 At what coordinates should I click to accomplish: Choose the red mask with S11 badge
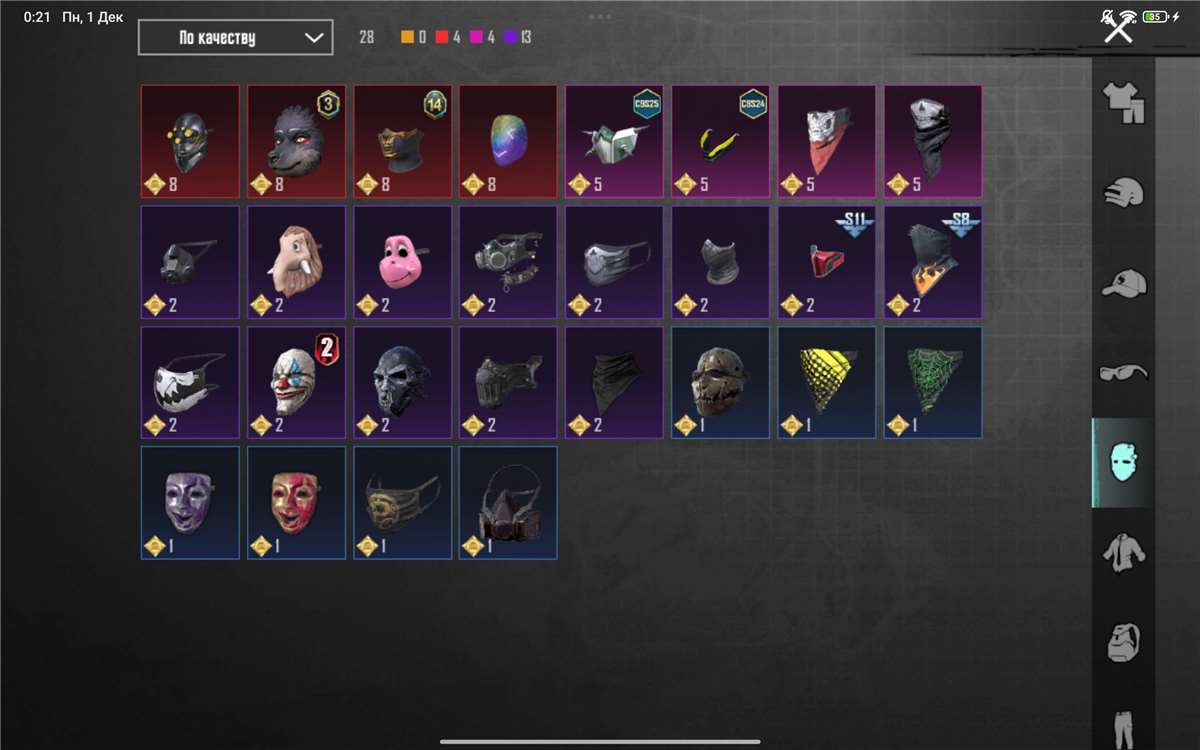pyautogui.click(x=826, y=262)
